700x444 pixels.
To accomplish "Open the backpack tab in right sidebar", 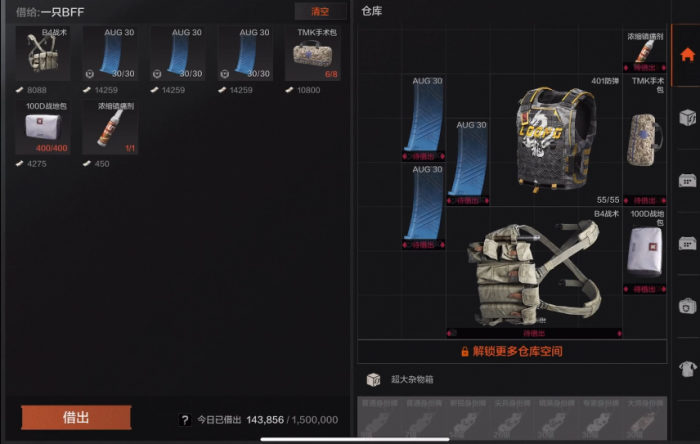I will [x=686, y=306].
